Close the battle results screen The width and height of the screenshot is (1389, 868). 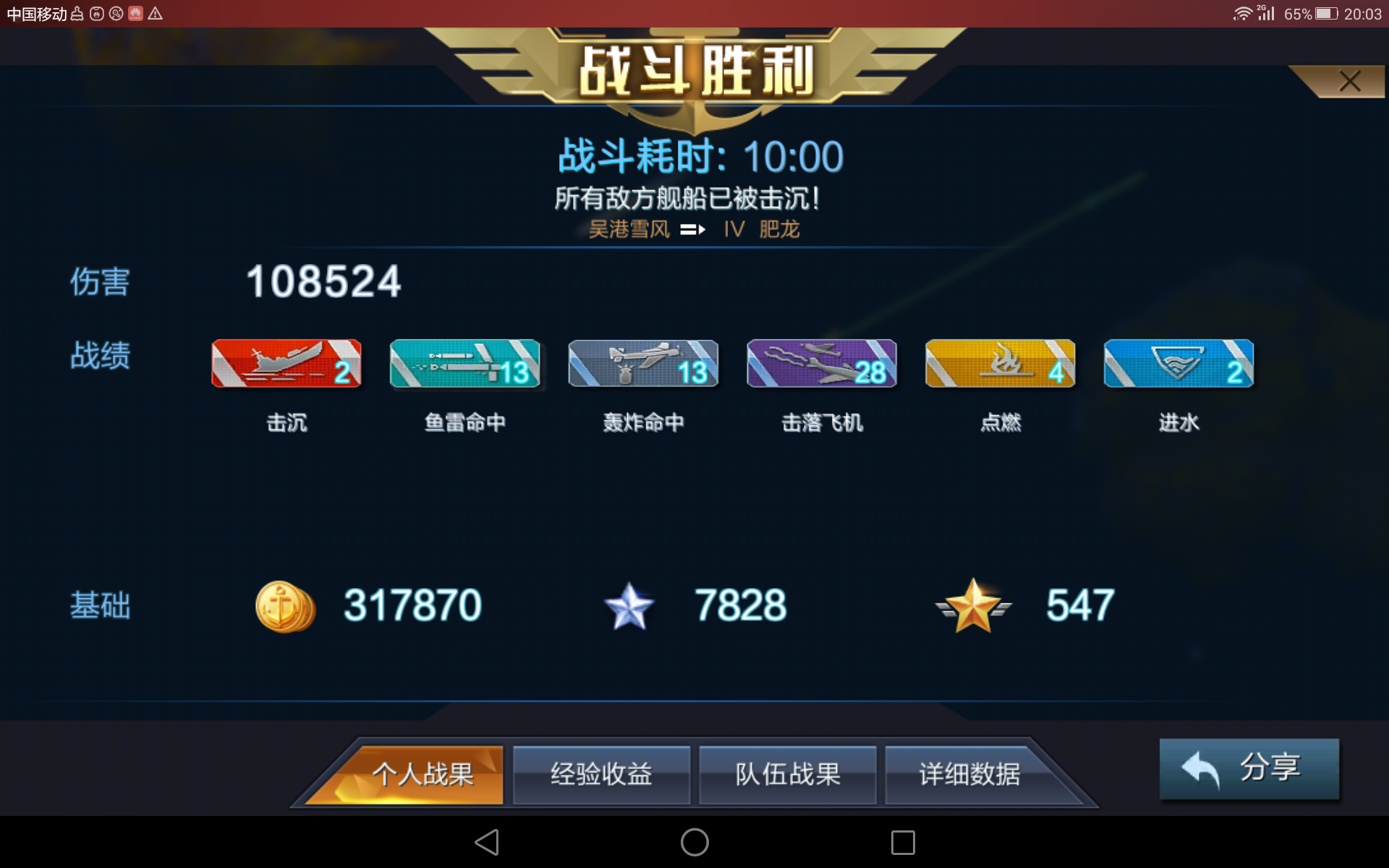(x=1347, y=81)
